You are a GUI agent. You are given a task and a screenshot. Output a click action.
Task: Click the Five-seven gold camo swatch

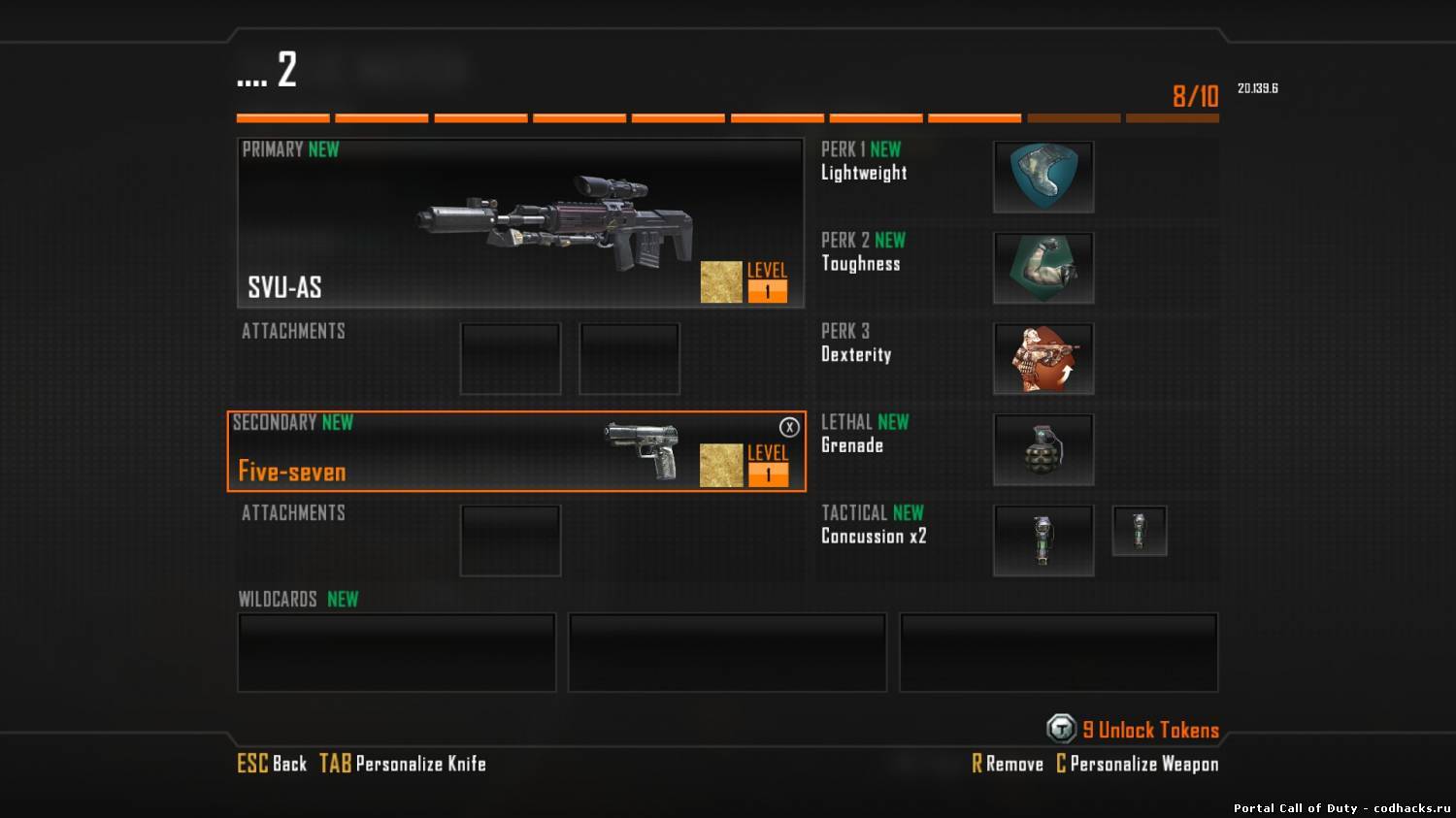(721, 465)
